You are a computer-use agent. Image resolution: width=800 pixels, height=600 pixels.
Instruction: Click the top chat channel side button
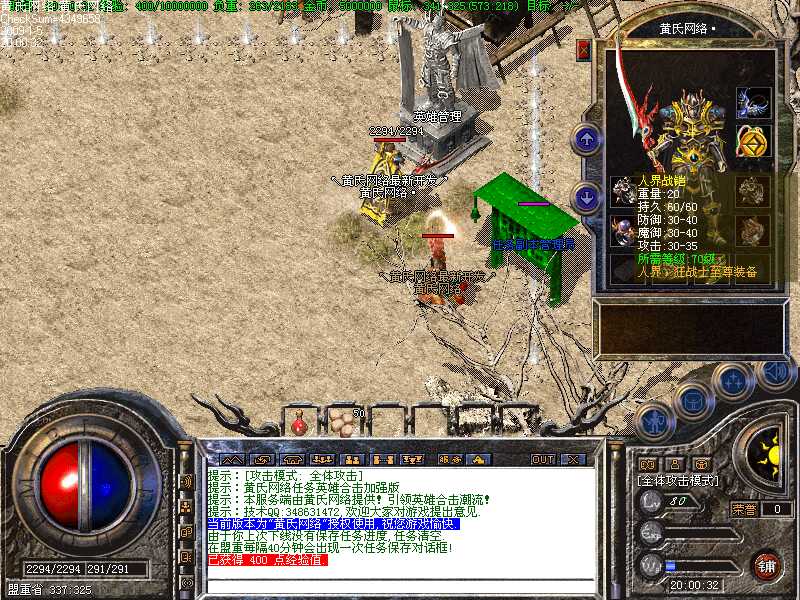[x=186, y=481]
